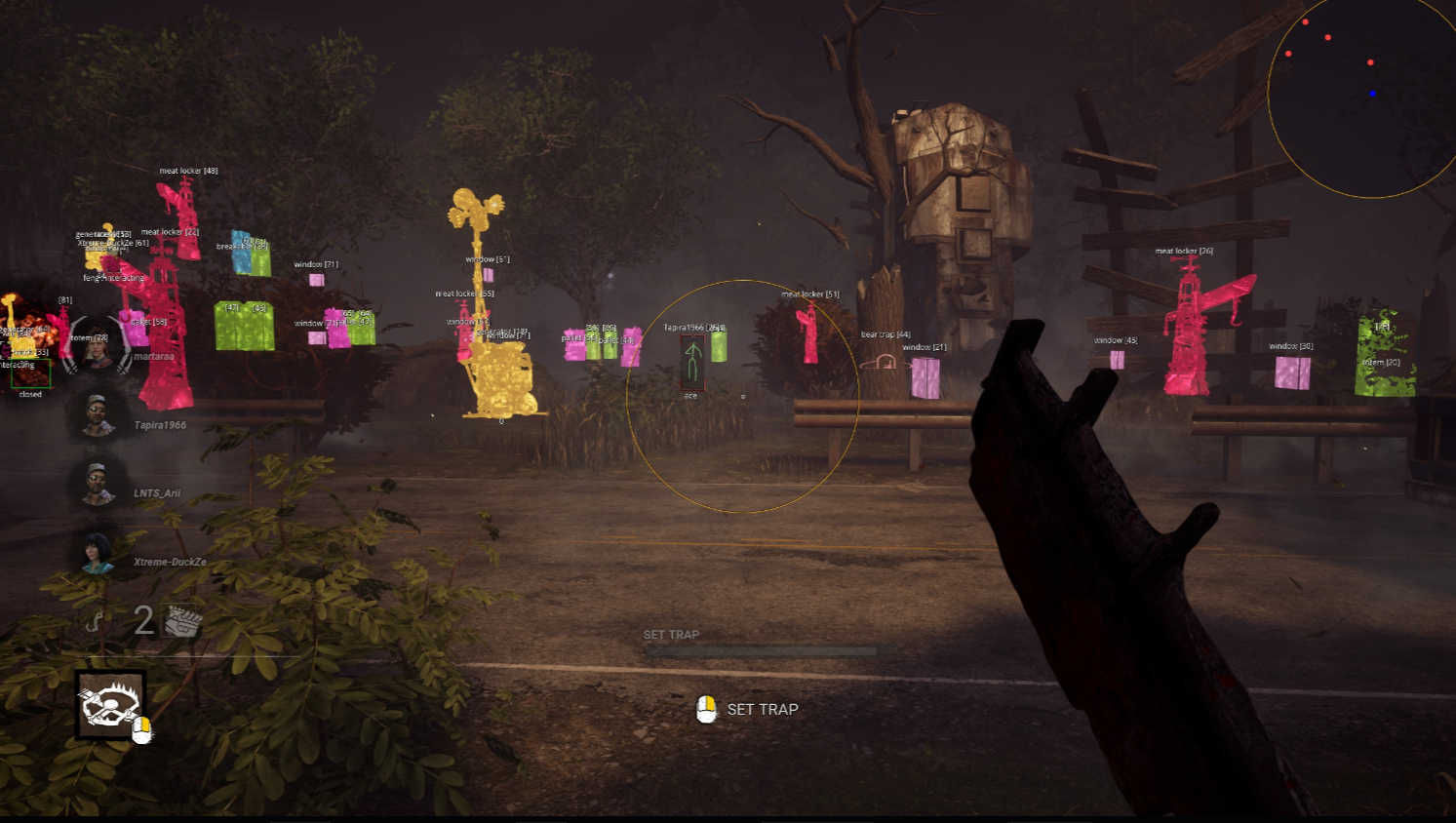Click the generator objective icon

pos(183,620)
